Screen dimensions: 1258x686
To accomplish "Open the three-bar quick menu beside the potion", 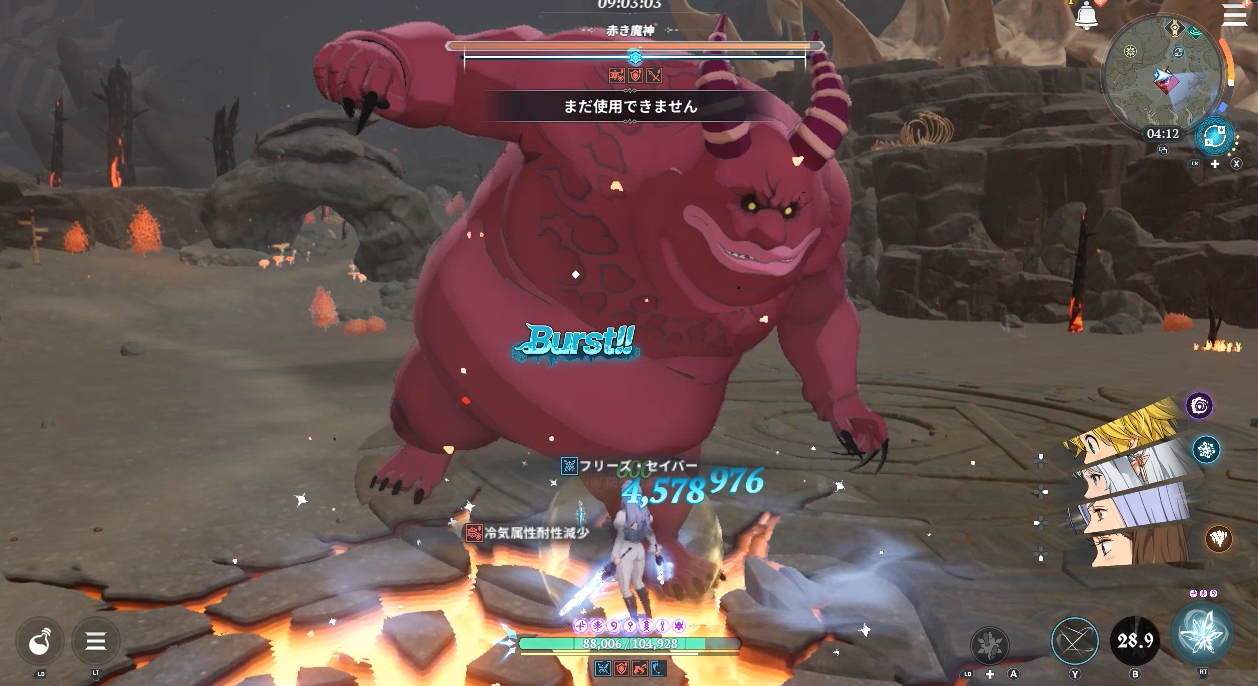I will pos(96,641).
